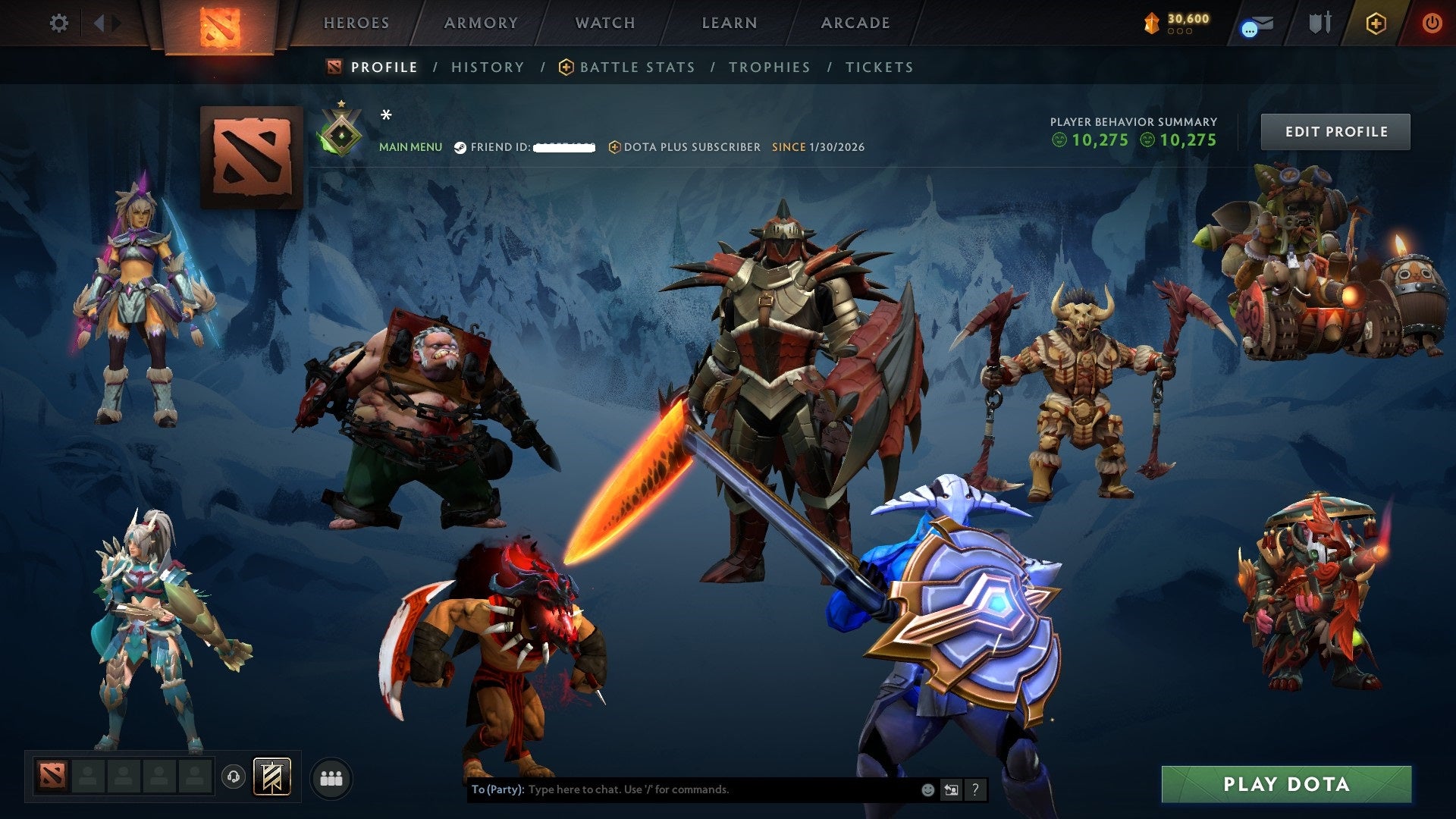
Task: Toggle the screenshot share icon in chat bar
Action: (x=950, y=789)
